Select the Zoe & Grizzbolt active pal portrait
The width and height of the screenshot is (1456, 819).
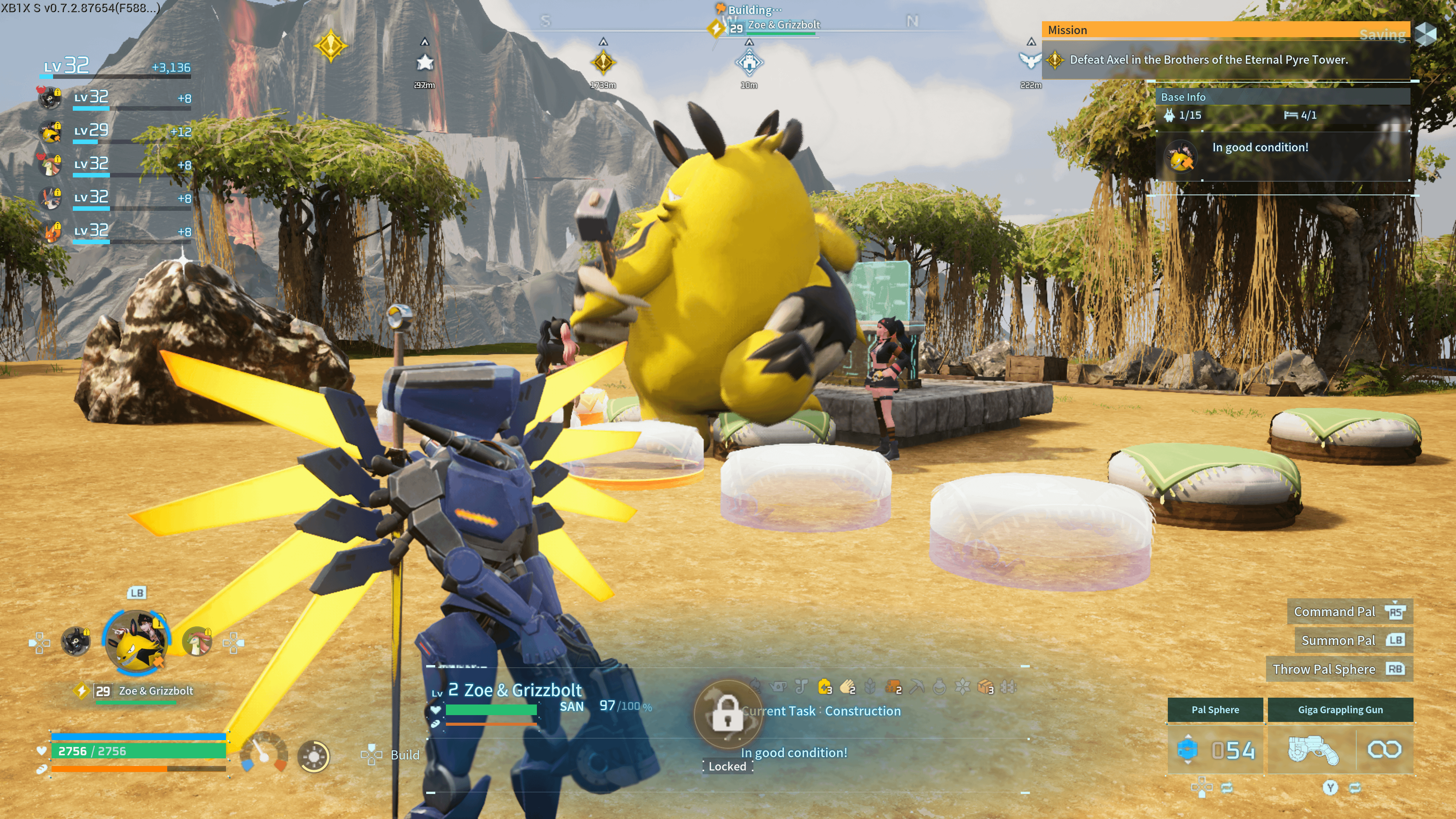136,642
